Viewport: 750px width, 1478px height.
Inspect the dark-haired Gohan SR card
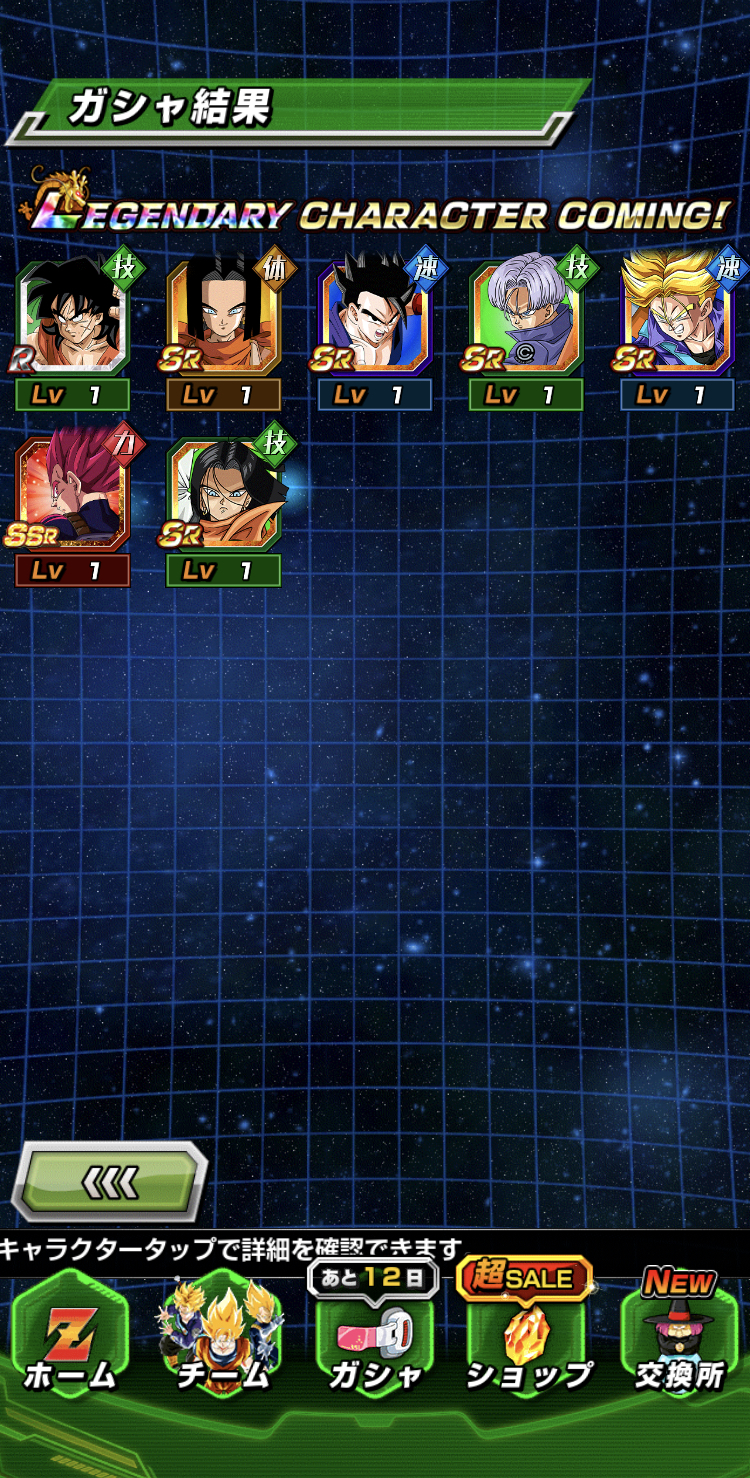[x=375, y=318]
